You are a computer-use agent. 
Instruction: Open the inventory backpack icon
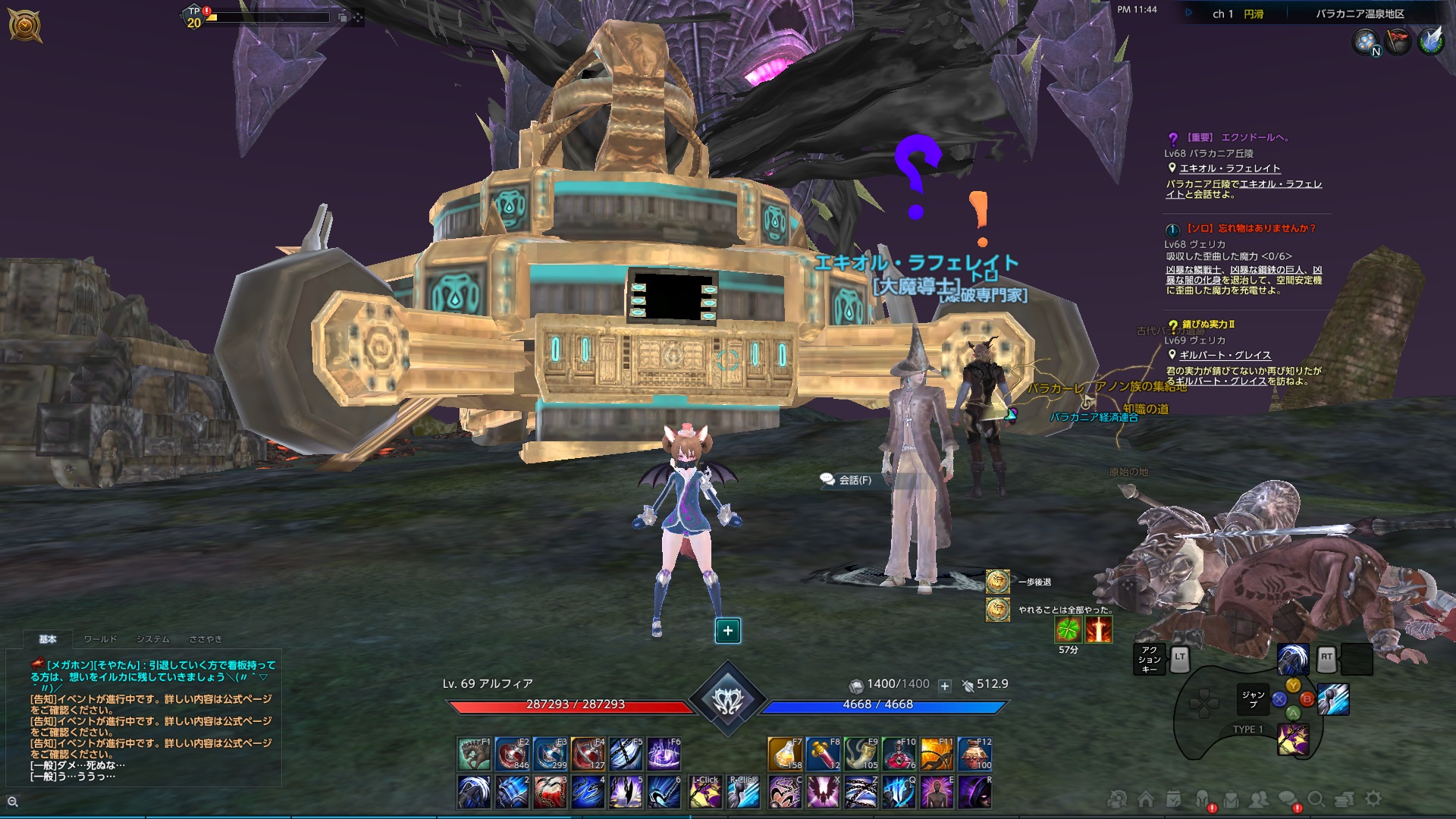pos(1232,799)
